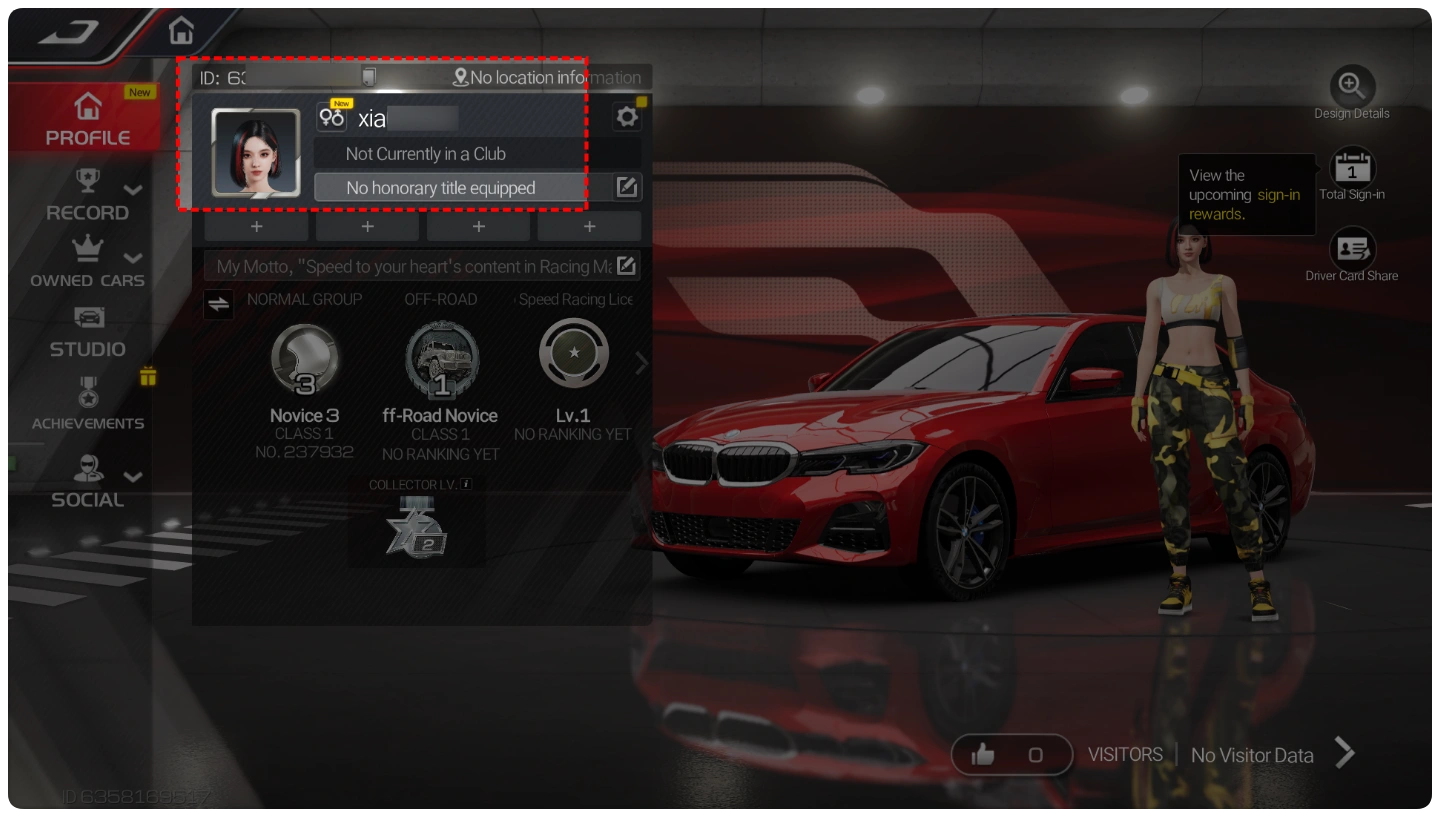Give a thumbs-up like
1440x817 pixels.
[x=983, y=755]
